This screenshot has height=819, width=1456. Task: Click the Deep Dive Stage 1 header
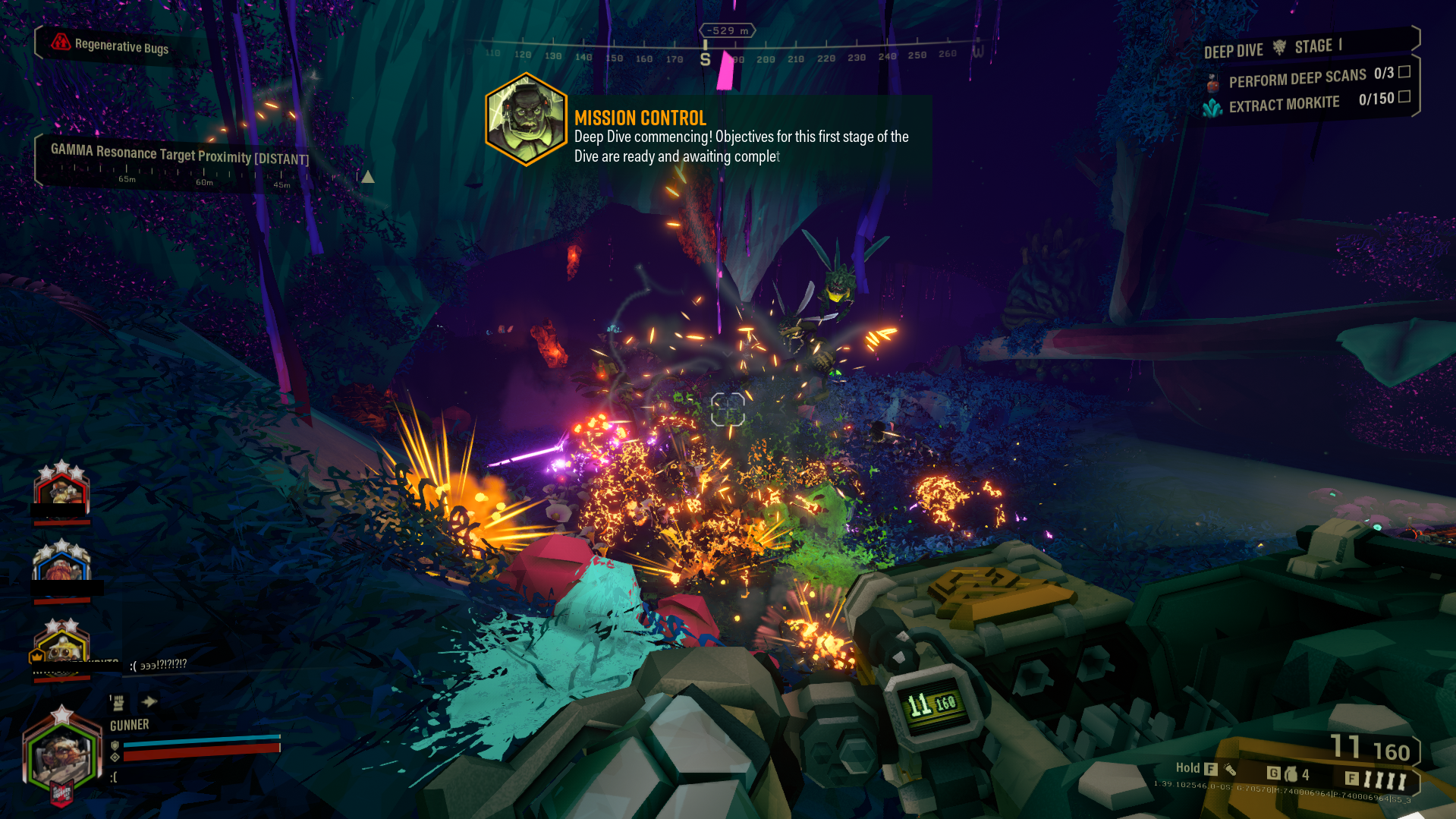tap(1272, 49)
